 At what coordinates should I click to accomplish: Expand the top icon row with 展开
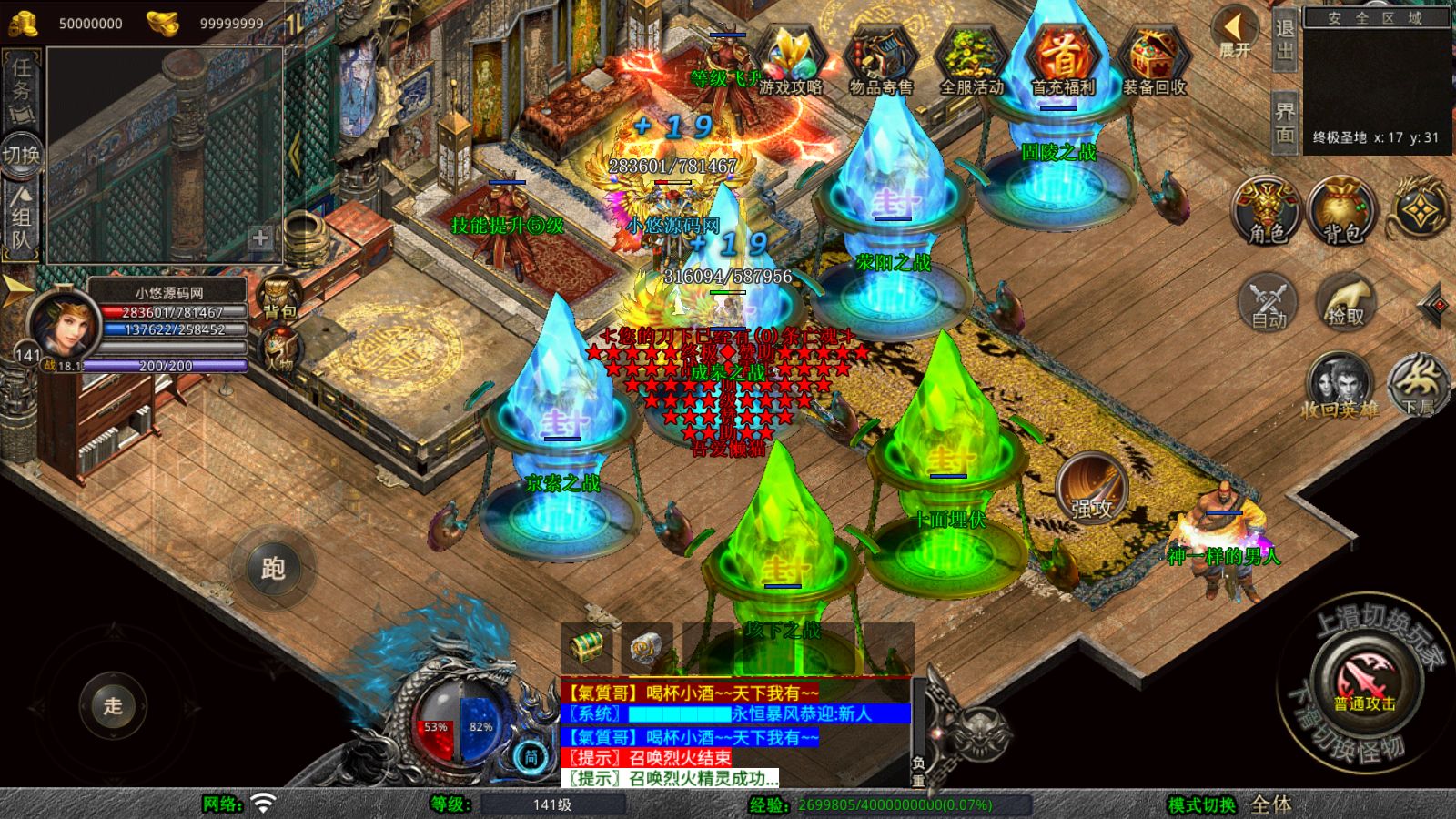coord(1235,34)
